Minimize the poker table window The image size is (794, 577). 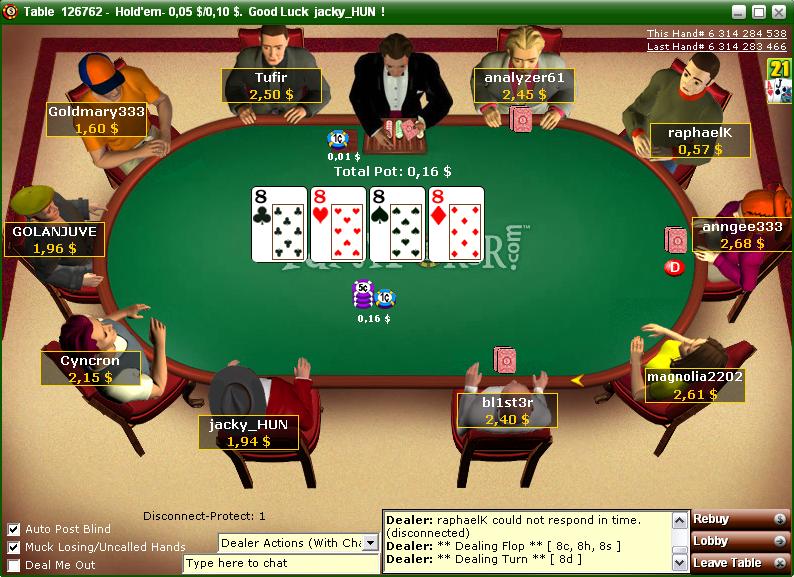(x=739, y=12)
